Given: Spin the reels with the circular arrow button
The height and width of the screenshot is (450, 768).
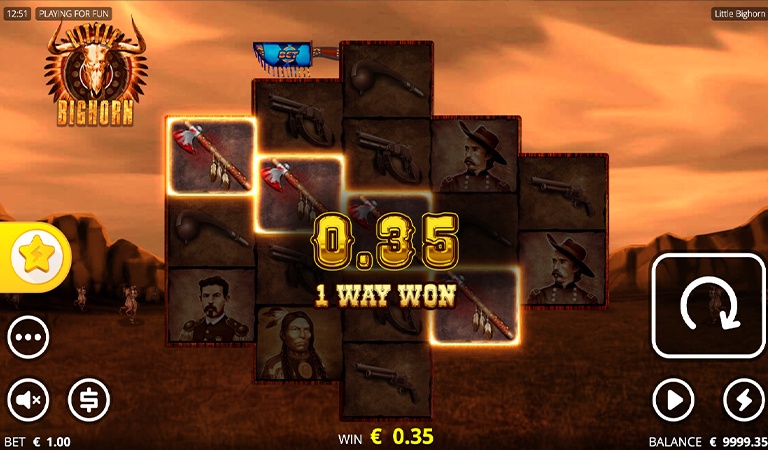Looking at the screenshot, I should coord(708,306).
